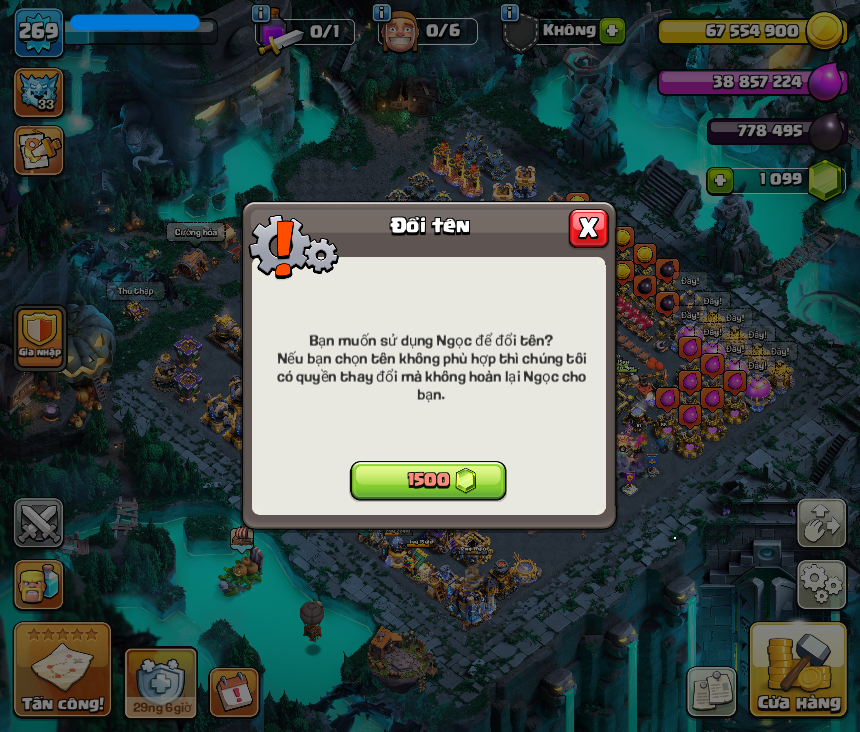Open the calendar events button

coord(234,692)
